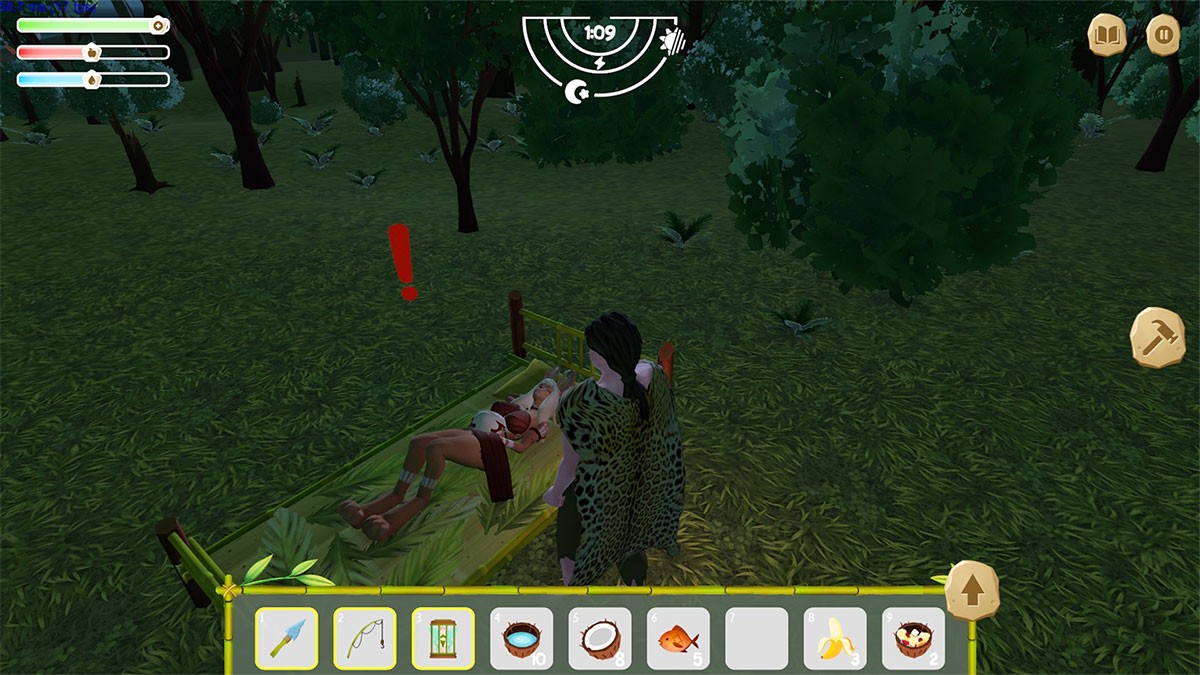
Task: Pause the game
Action: pyautogui.click(x=1163, y=36)
